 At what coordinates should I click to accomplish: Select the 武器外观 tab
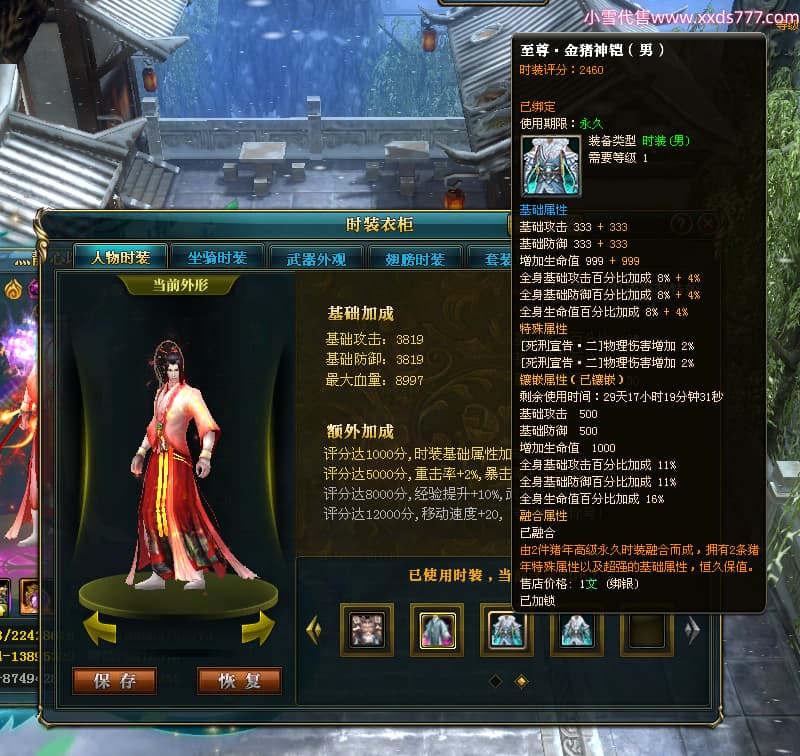(x=316, y=259)
